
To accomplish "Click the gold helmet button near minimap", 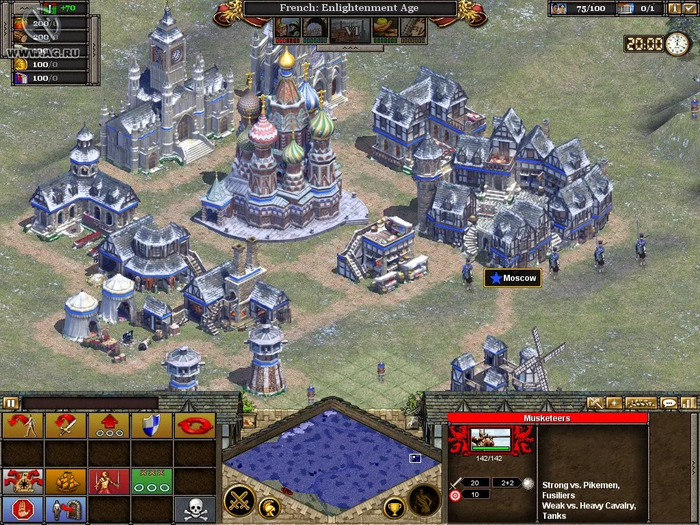I will click(x=268, y=506).
